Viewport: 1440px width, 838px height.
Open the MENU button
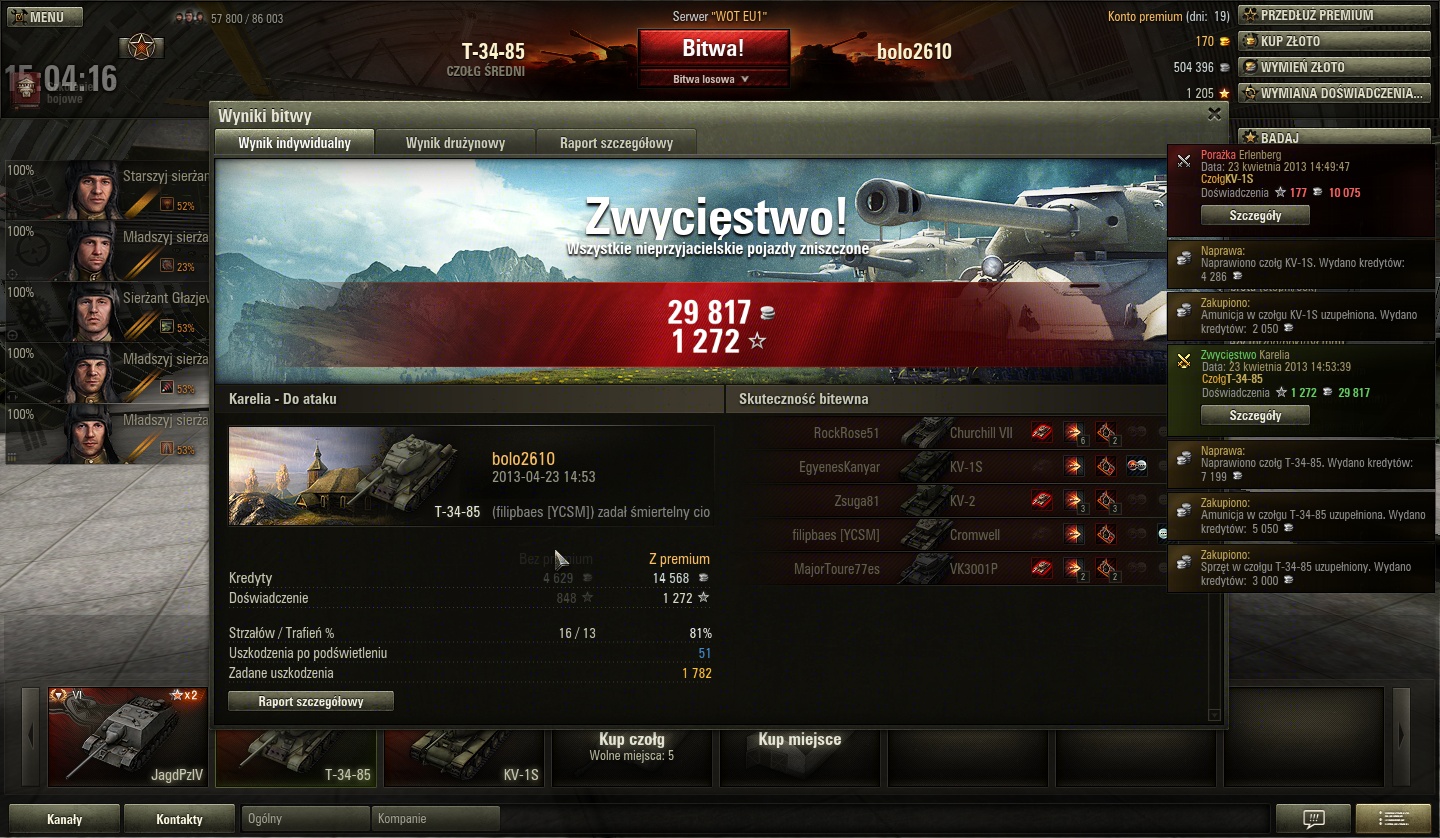[42, 17]
